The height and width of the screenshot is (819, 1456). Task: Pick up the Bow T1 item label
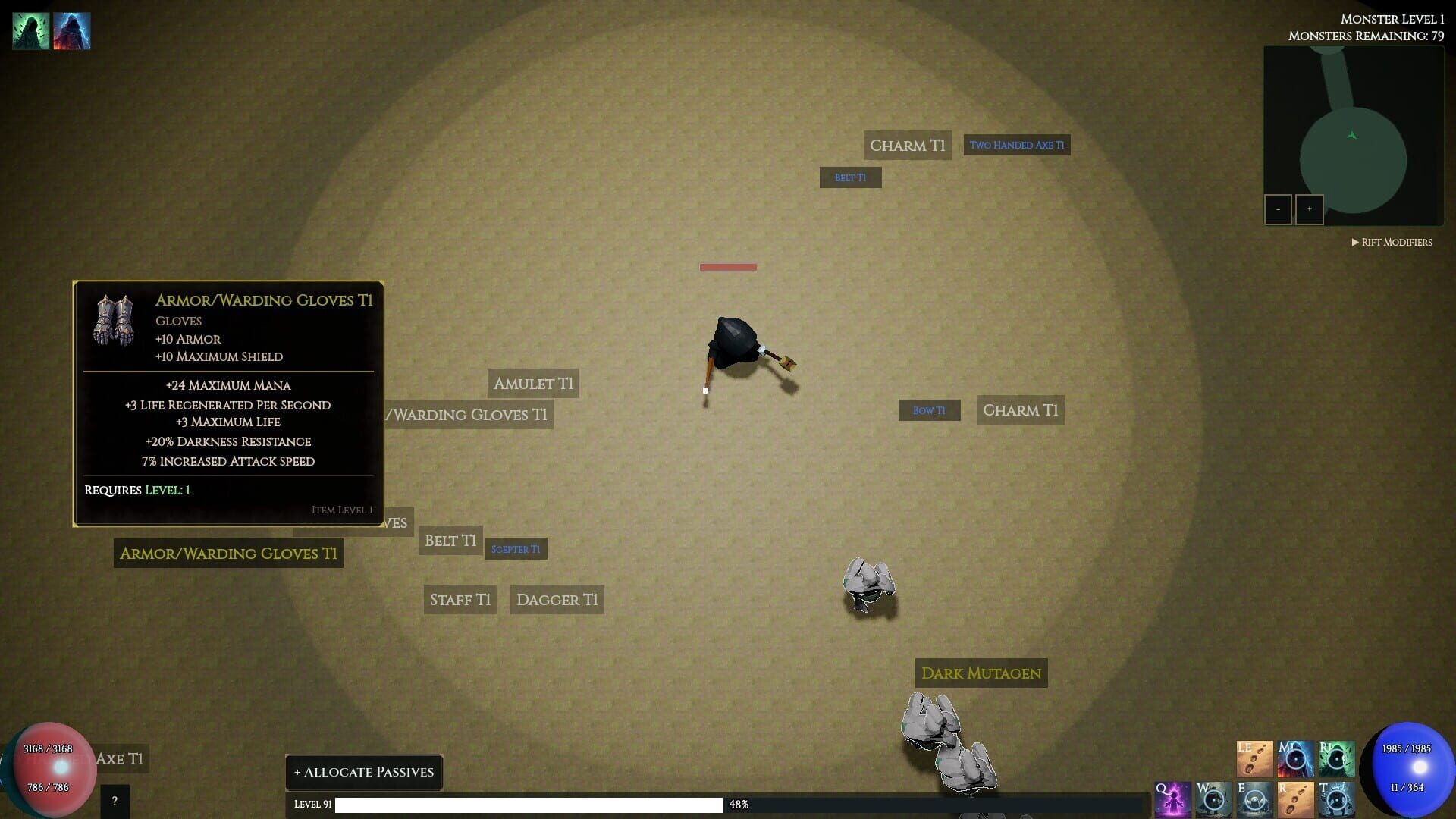point(928,409)
